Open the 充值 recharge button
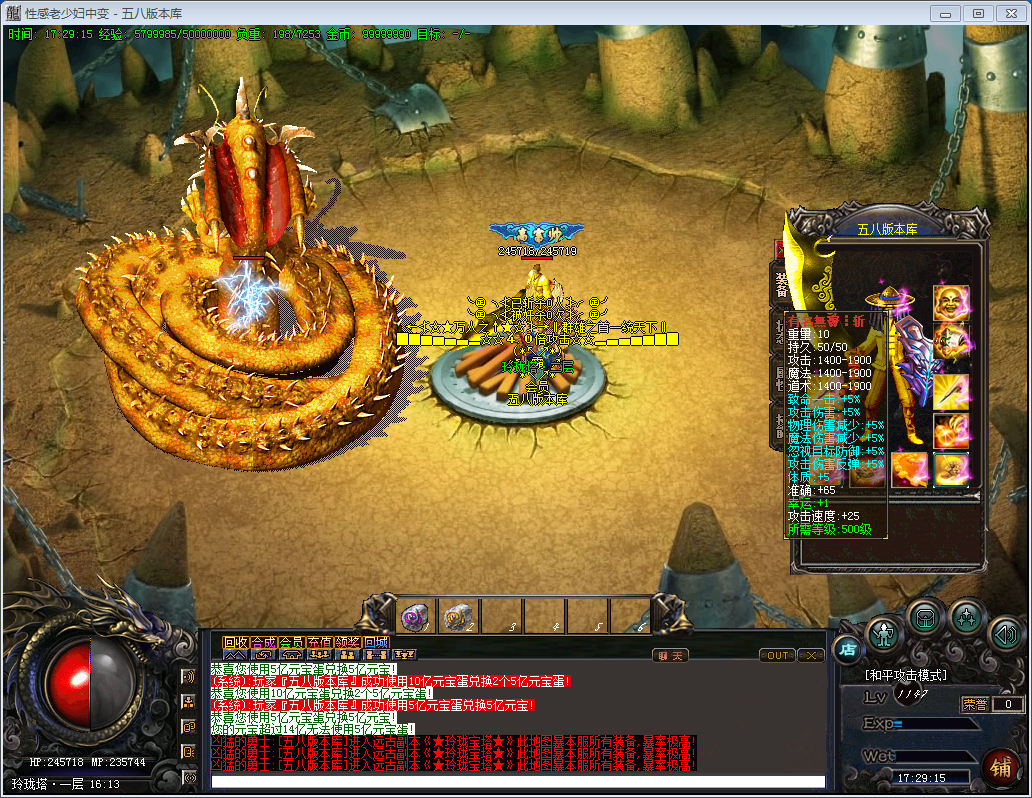This screenshot has height=798, width=1032. 319,642
